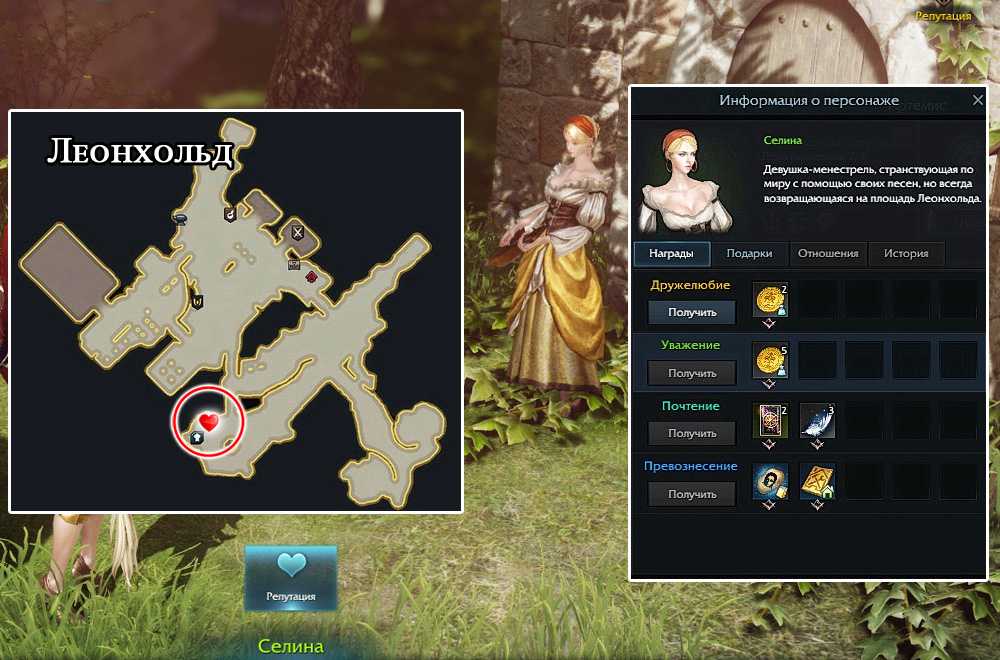This screenshot has width=1000, height=660.
Task: Click the crossed swords marker on the map
Action: 297,232
